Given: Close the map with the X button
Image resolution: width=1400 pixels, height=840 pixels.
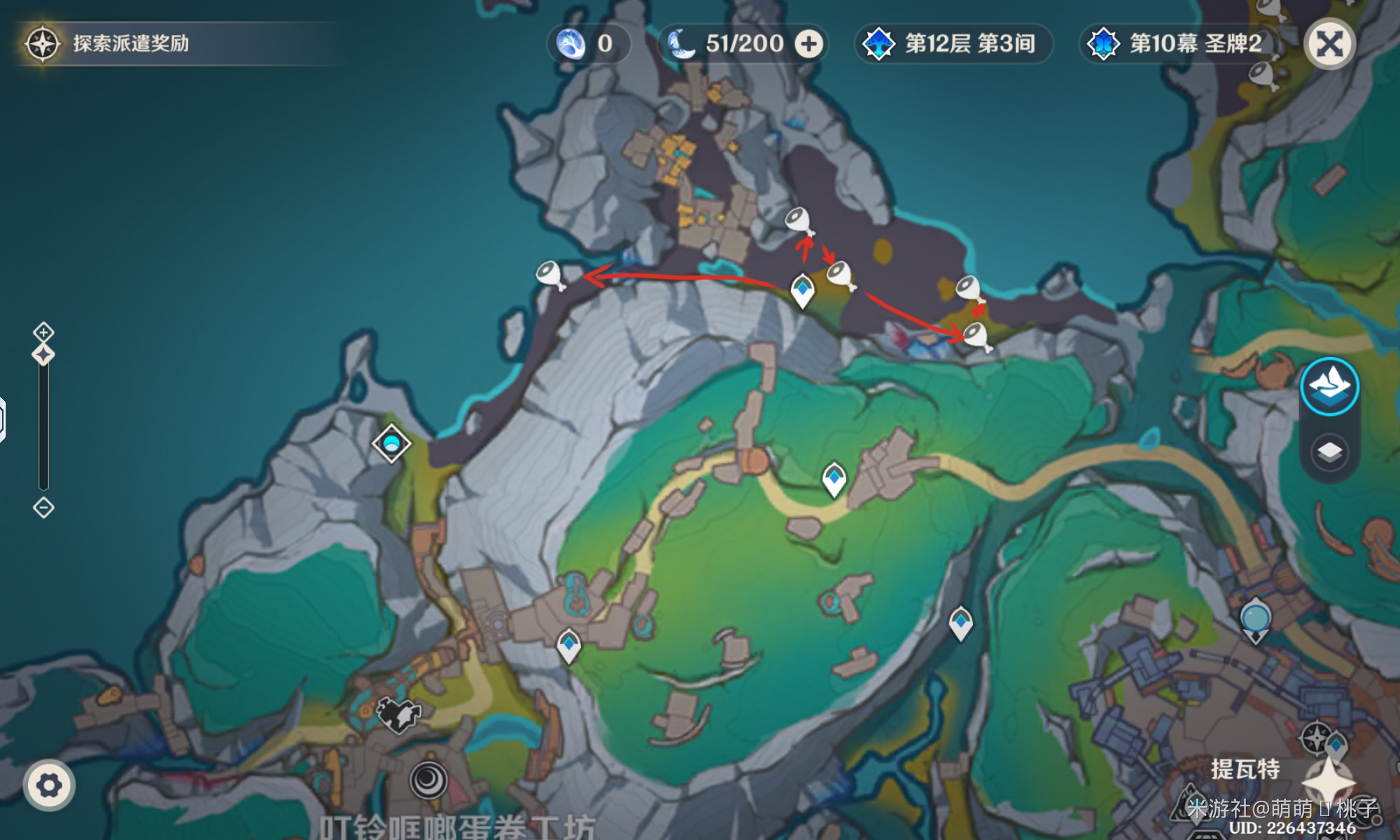Looking at the screenshot, I should pos(1329,44).
